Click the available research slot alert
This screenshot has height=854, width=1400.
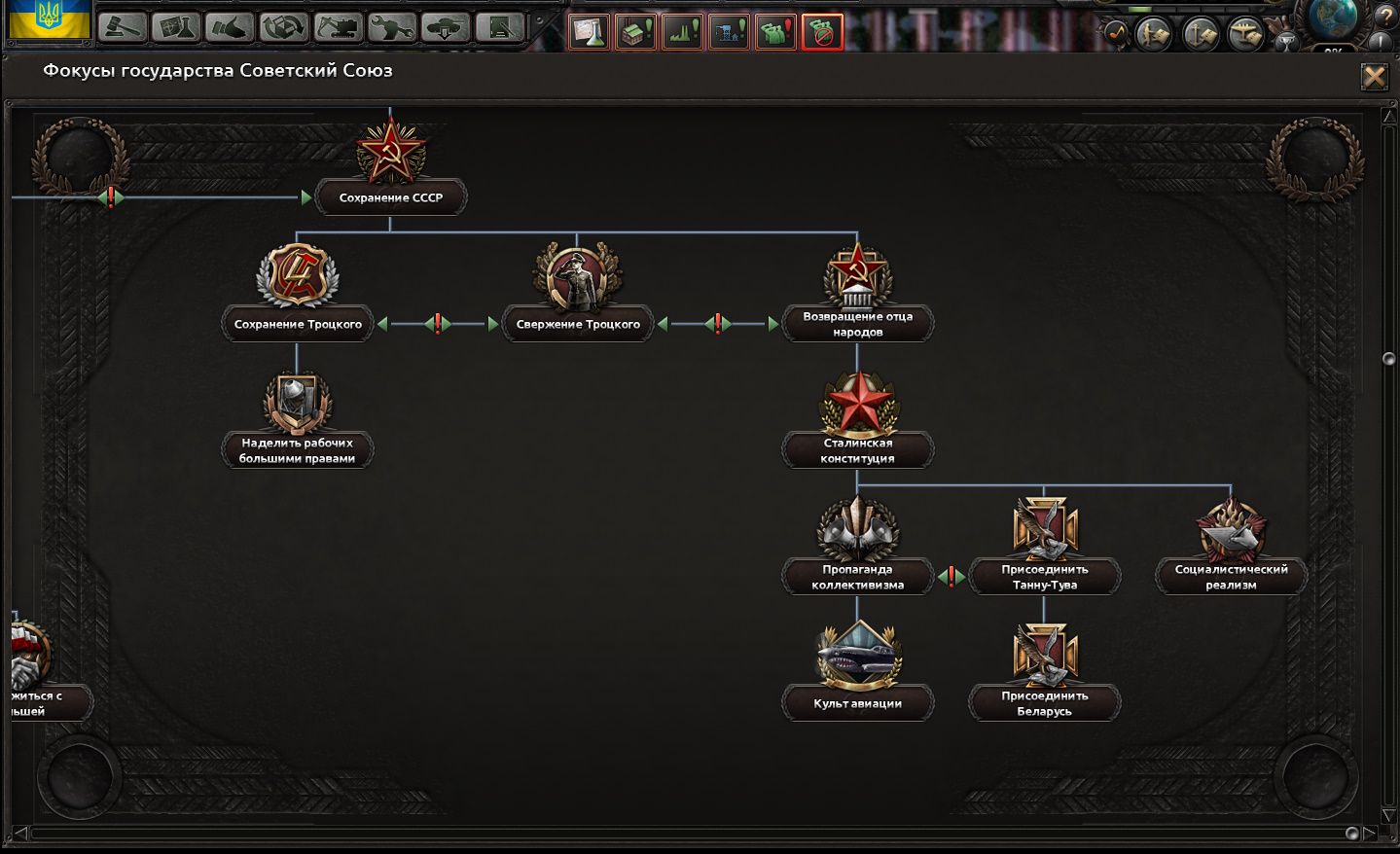coord(589,31)
